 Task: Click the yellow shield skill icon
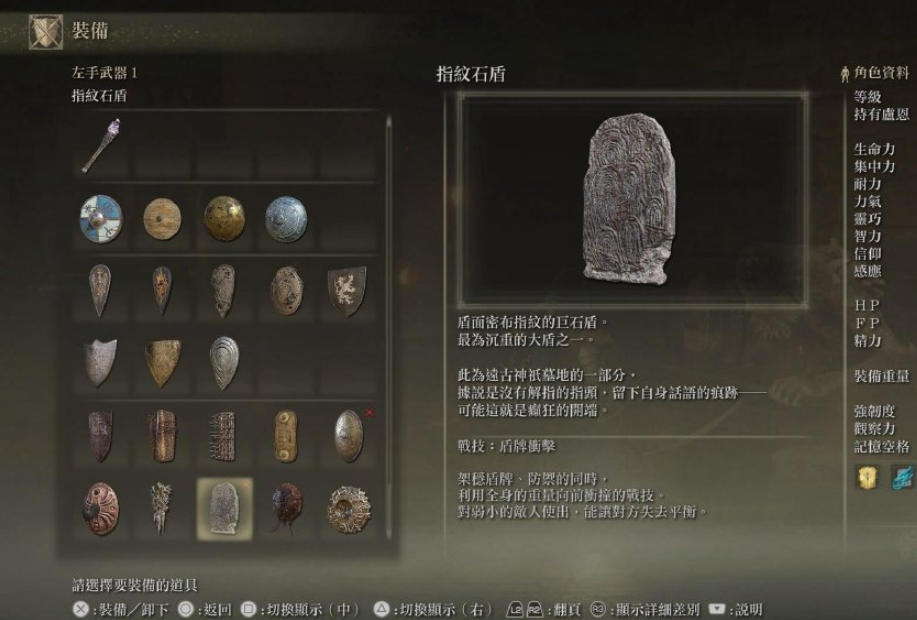click(866, 478)
